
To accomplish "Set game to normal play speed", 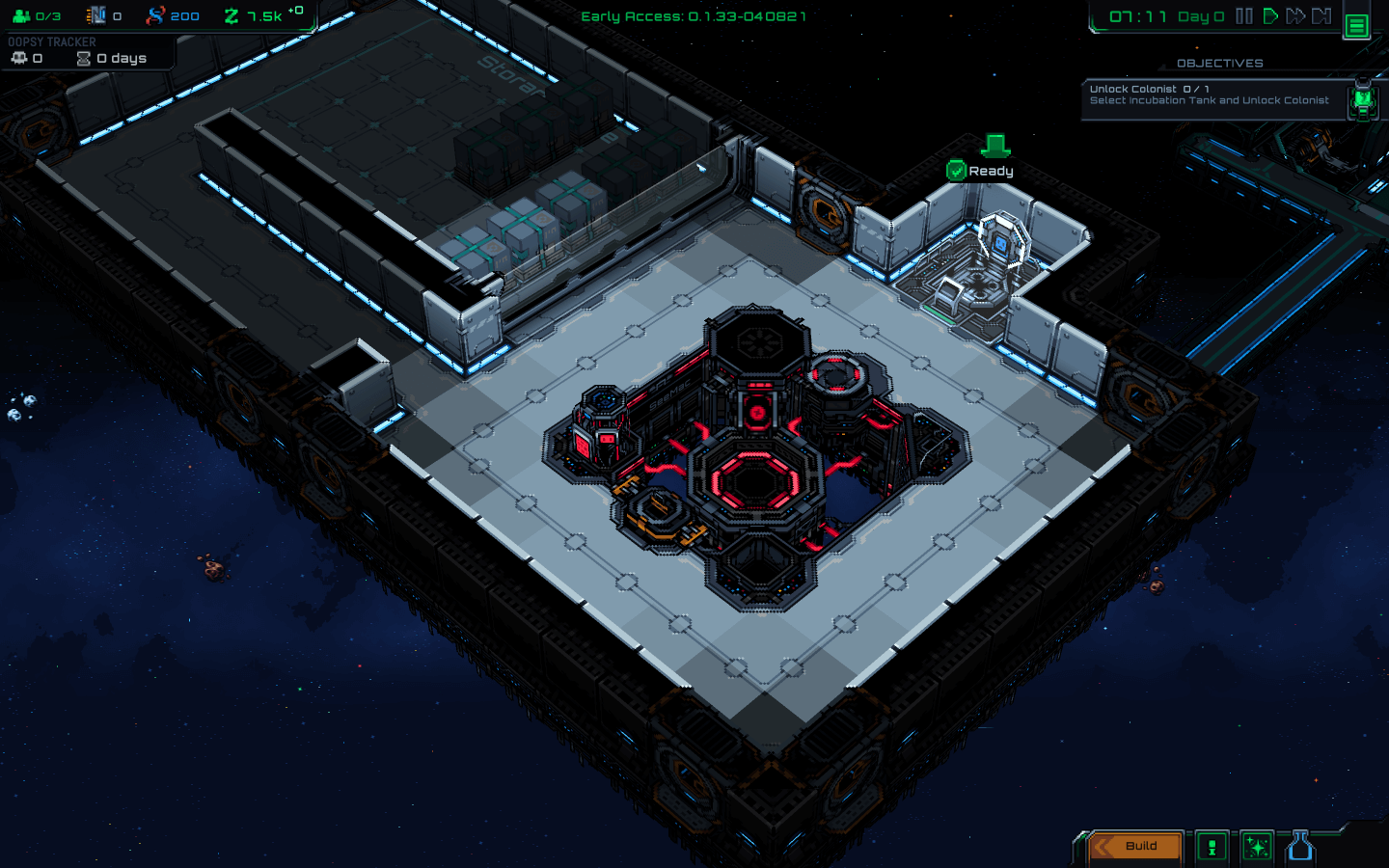I will coord(1270,16).
